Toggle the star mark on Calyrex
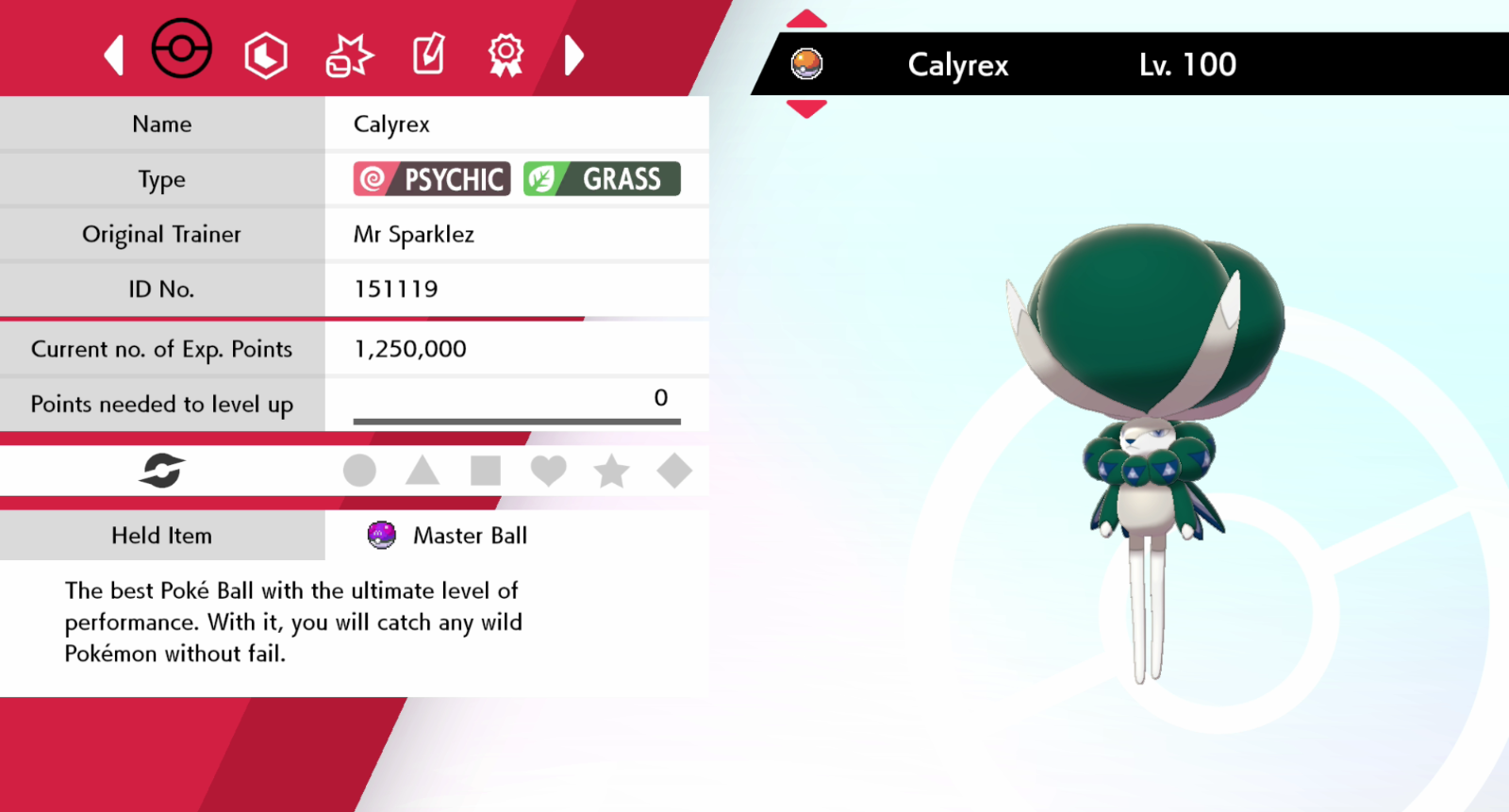The image size is (1509, 812). (x=612, y=470)
